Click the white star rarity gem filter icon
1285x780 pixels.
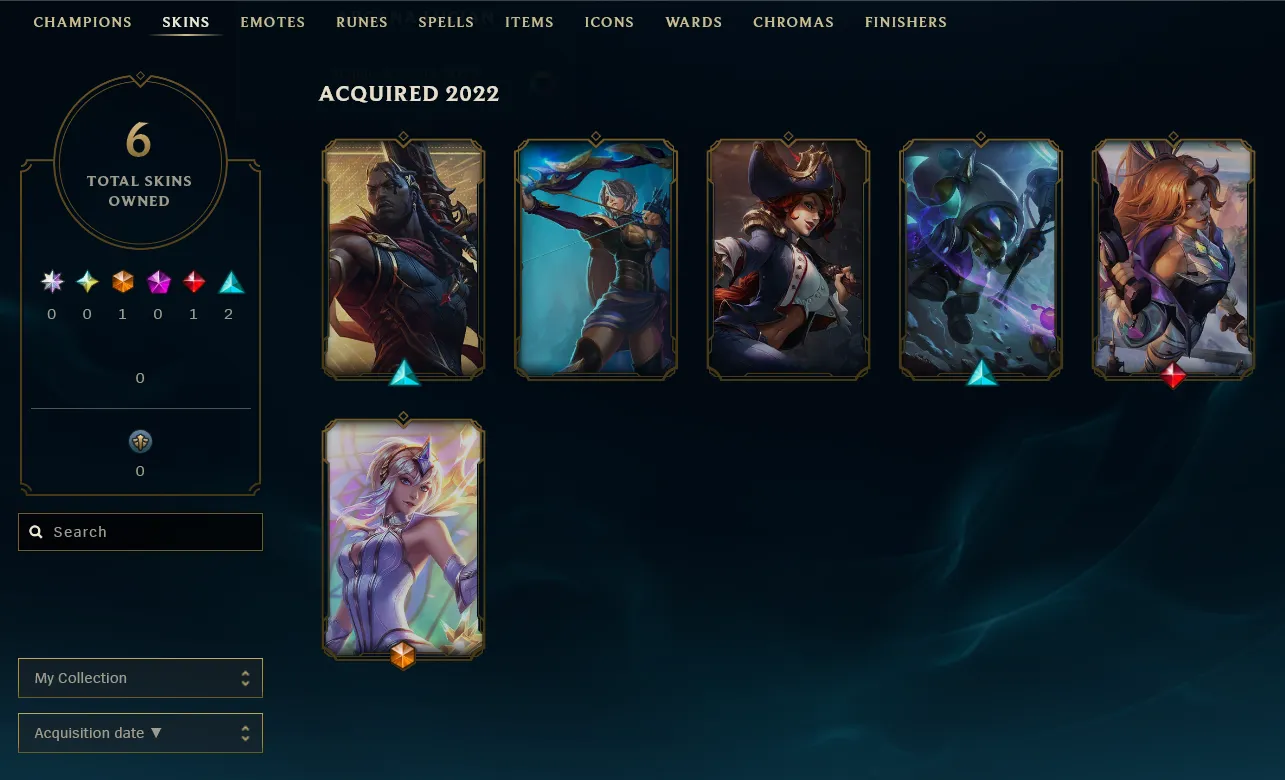[x=51, y=283]
